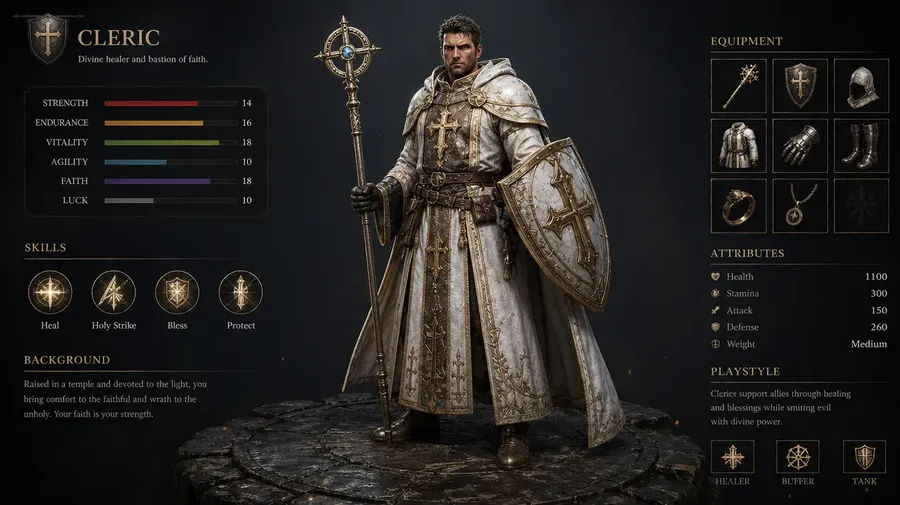Activate the Bless skill icon
The width and height of the screenshot is (900, 505).
click(x=177, y=292)
